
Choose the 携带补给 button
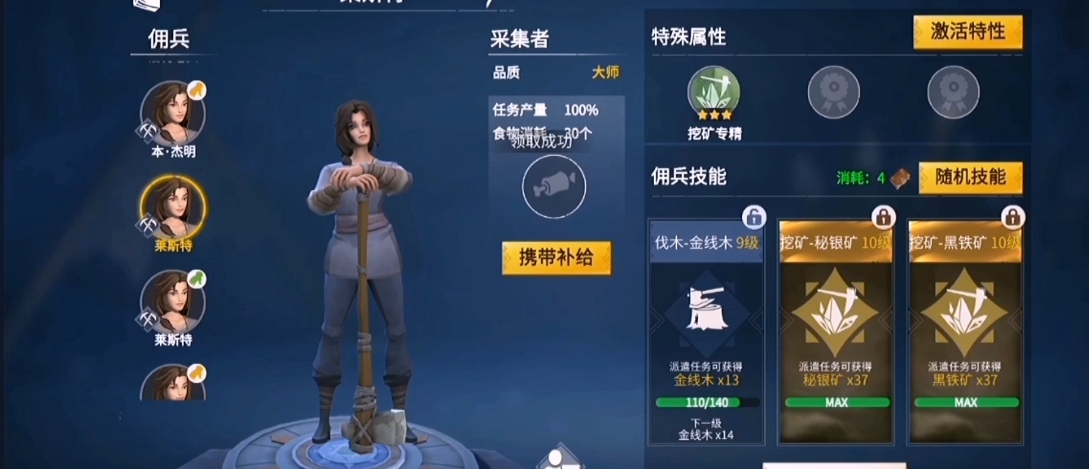556,258
